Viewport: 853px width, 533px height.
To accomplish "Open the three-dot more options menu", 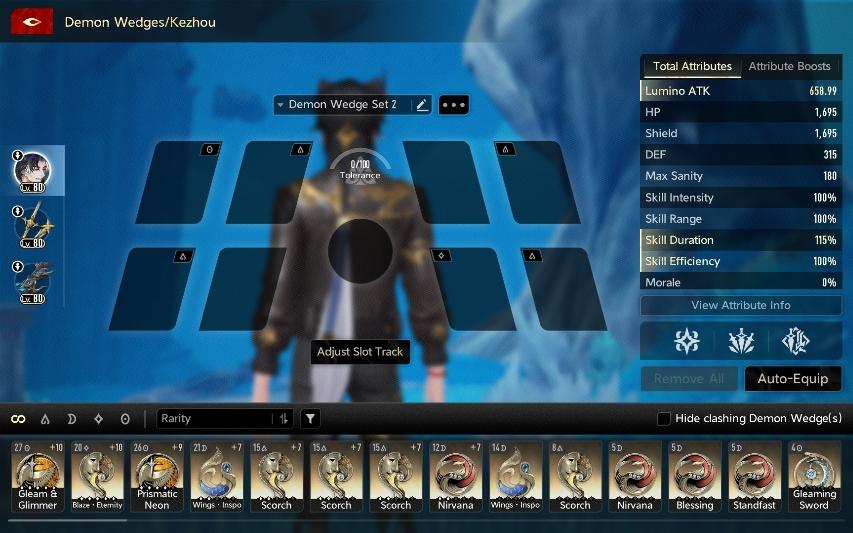I will (x=454, y=104).
